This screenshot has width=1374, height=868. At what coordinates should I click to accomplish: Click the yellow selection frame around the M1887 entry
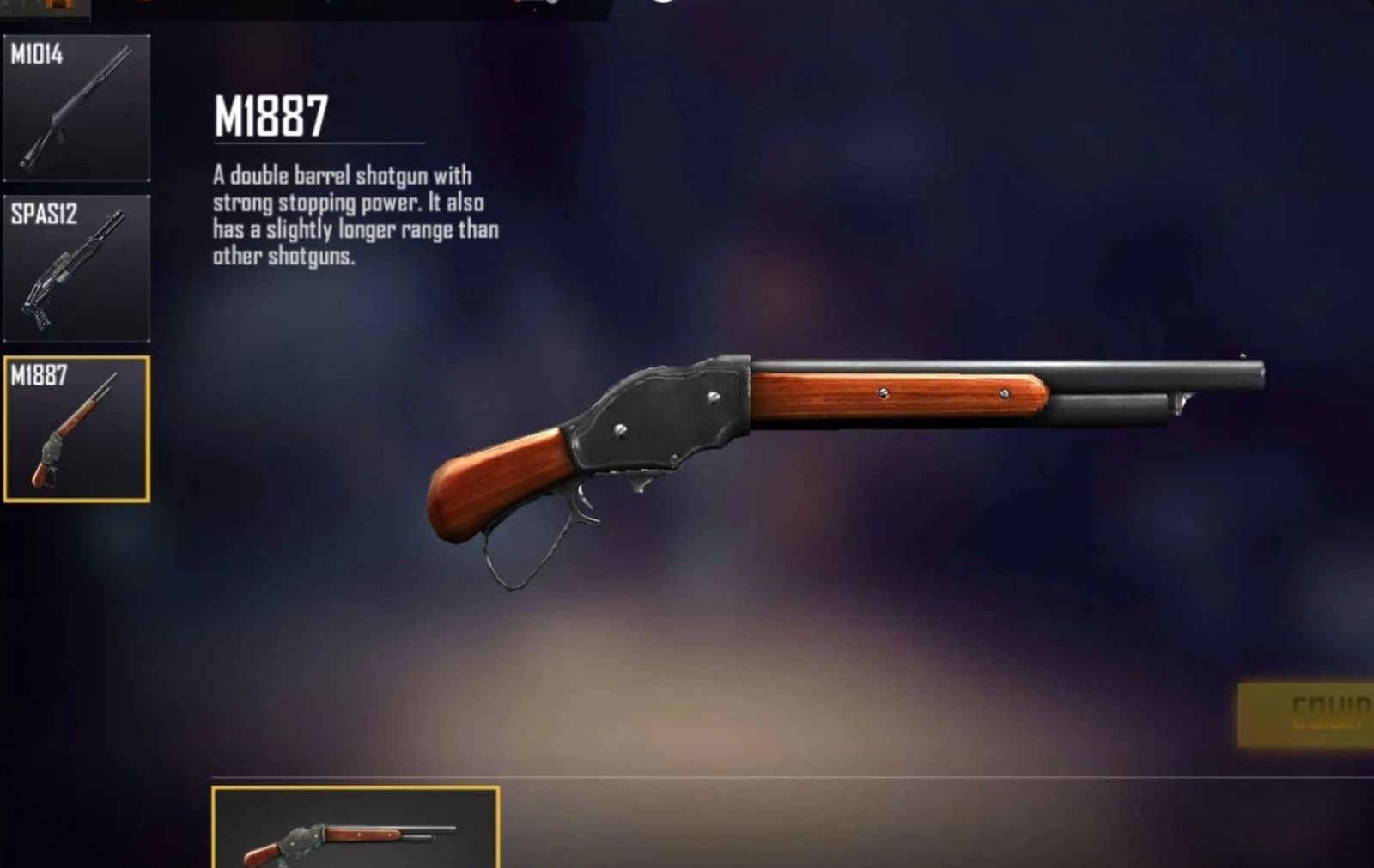click(77, 355)
